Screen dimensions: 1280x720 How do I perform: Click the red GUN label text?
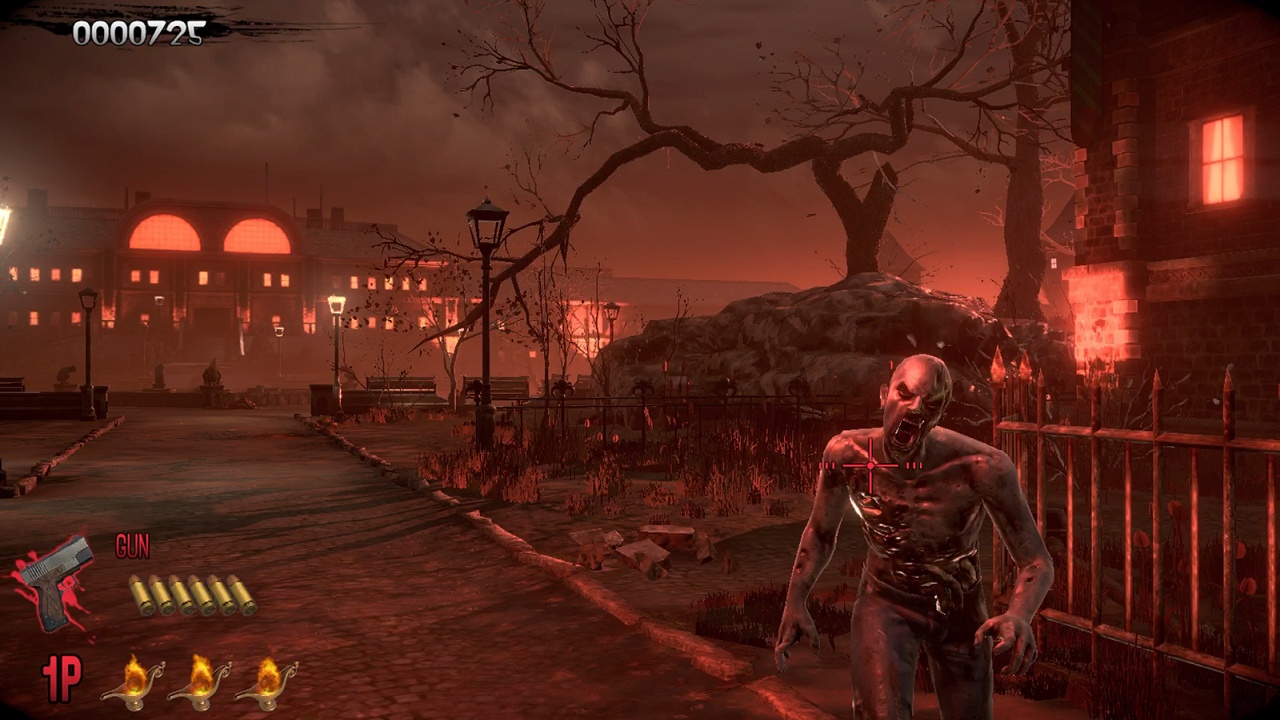(x=133, y=548)
